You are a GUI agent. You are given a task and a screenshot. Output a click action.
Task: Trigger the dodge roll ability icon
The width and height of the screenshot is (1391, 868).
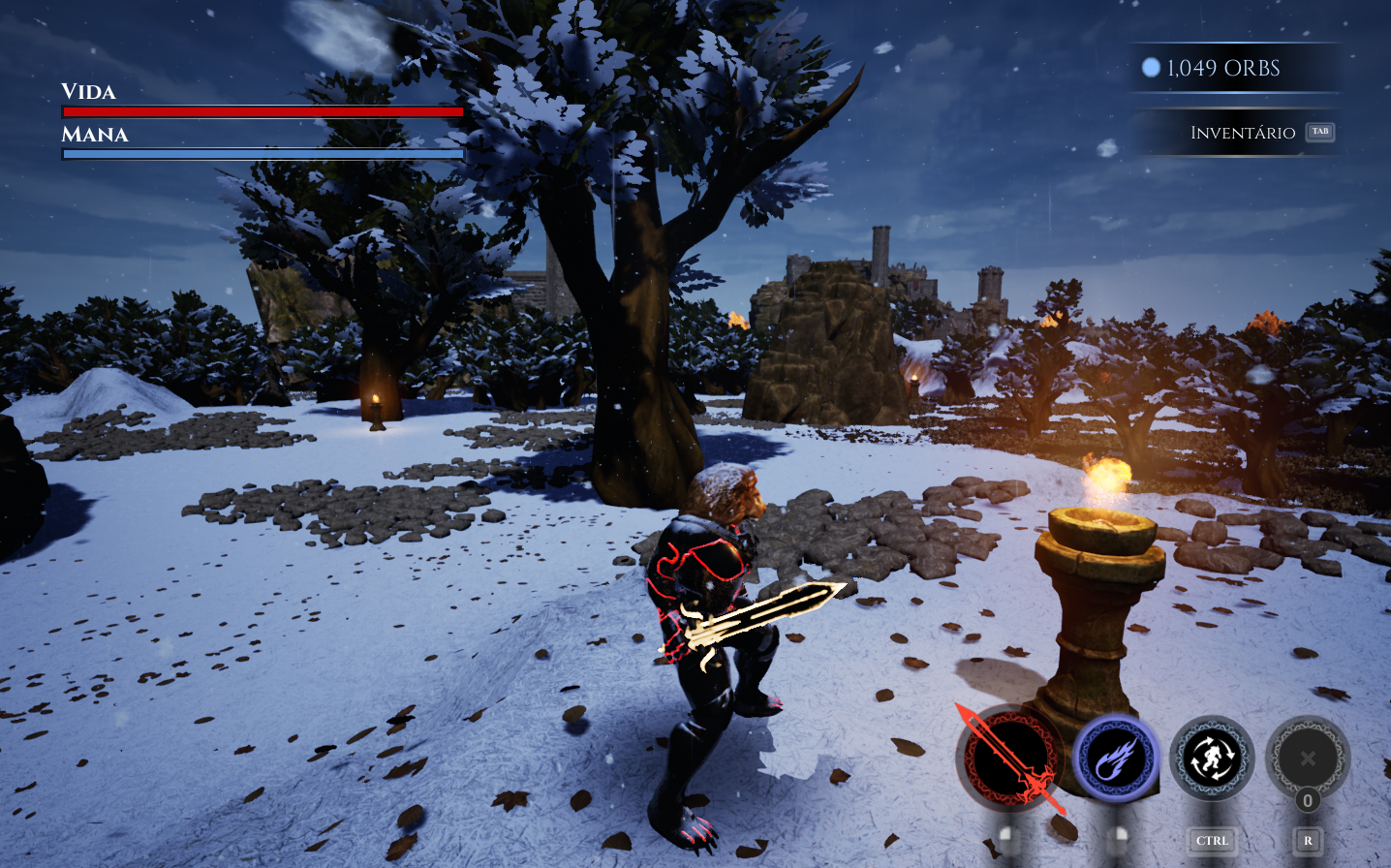[1212, 759]
